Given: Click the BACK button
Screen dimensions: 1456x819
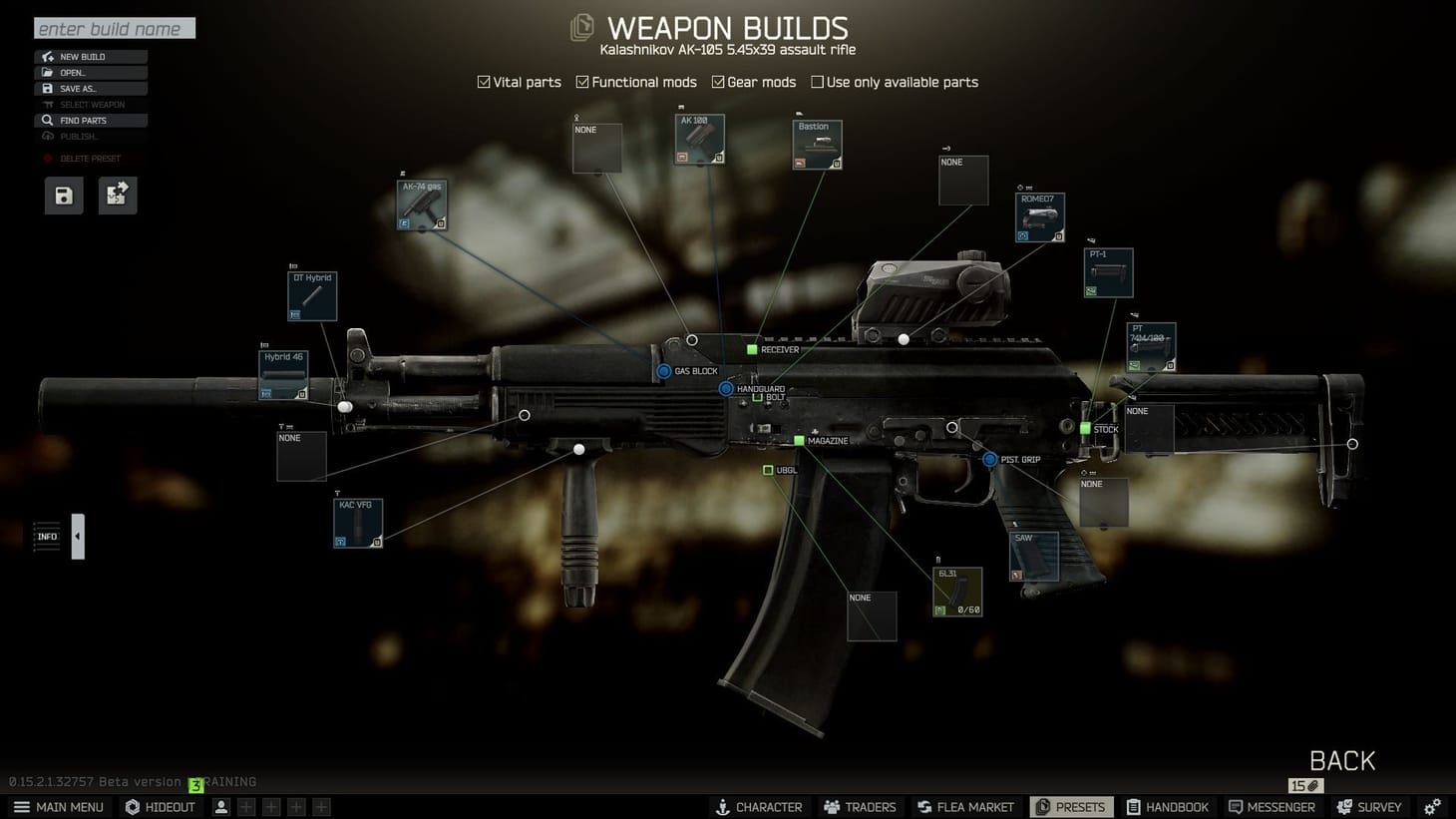Looking at the screenshot, I should [1340, 760].
